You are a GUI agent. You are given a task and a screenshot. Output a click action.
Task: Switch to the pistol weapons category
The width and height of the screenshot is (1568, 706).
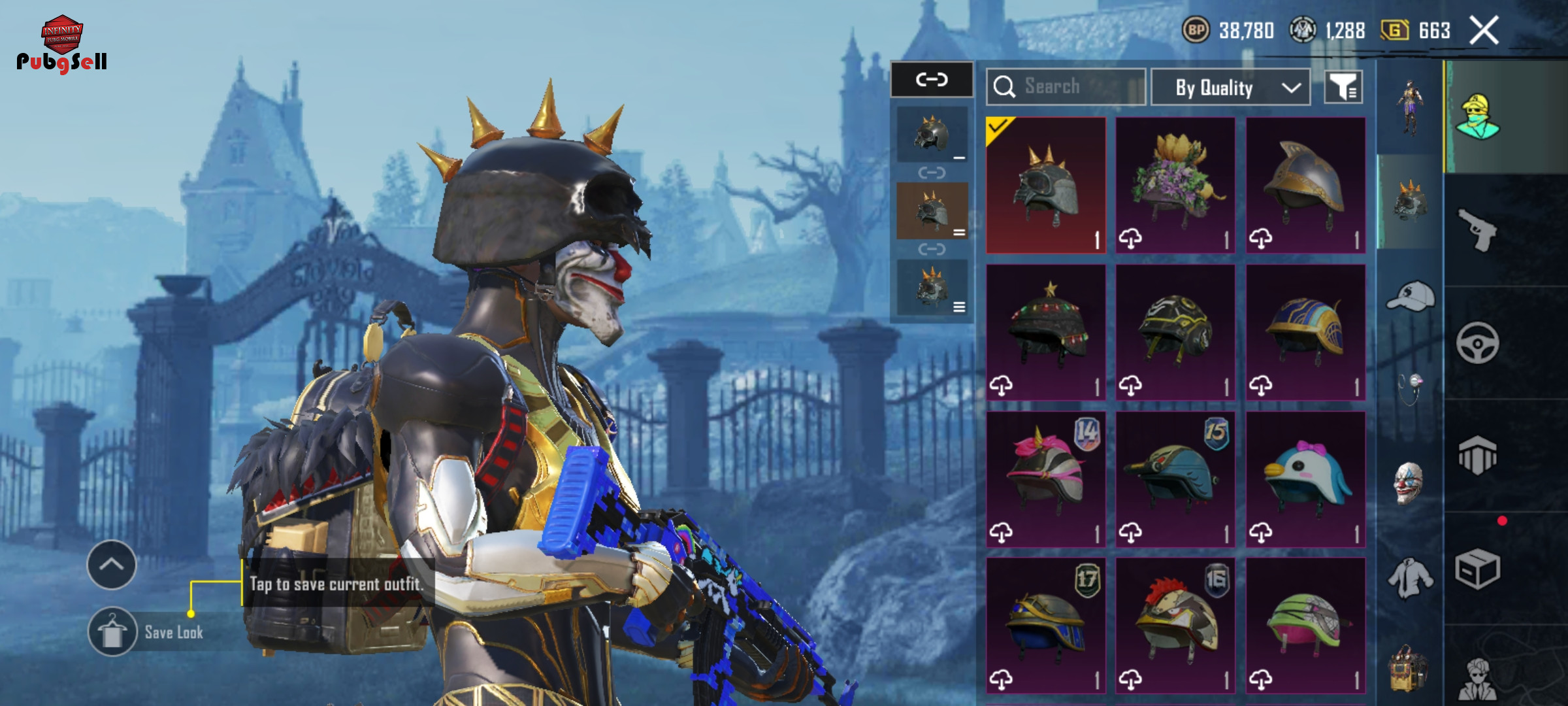coord(1477,229)
